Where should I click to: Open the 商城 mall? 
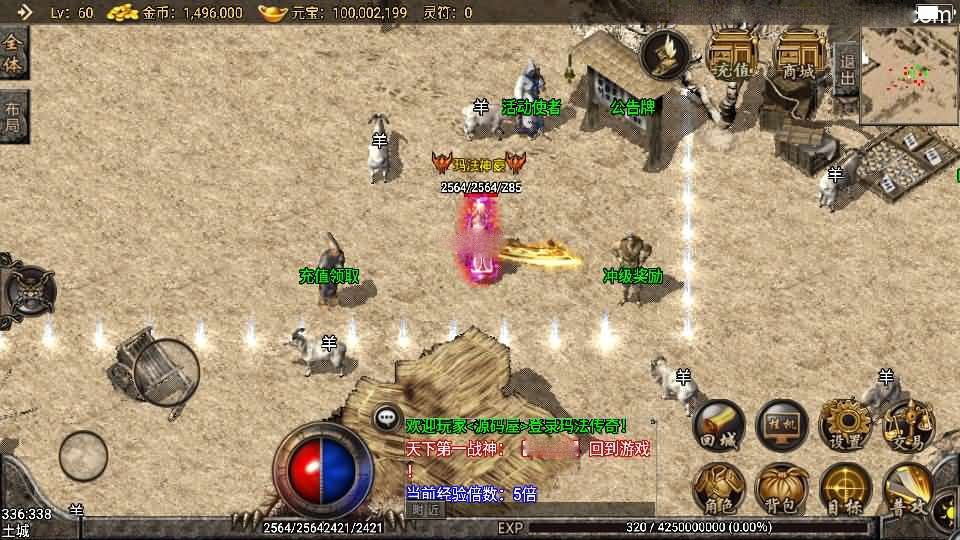tap(799, 54)
